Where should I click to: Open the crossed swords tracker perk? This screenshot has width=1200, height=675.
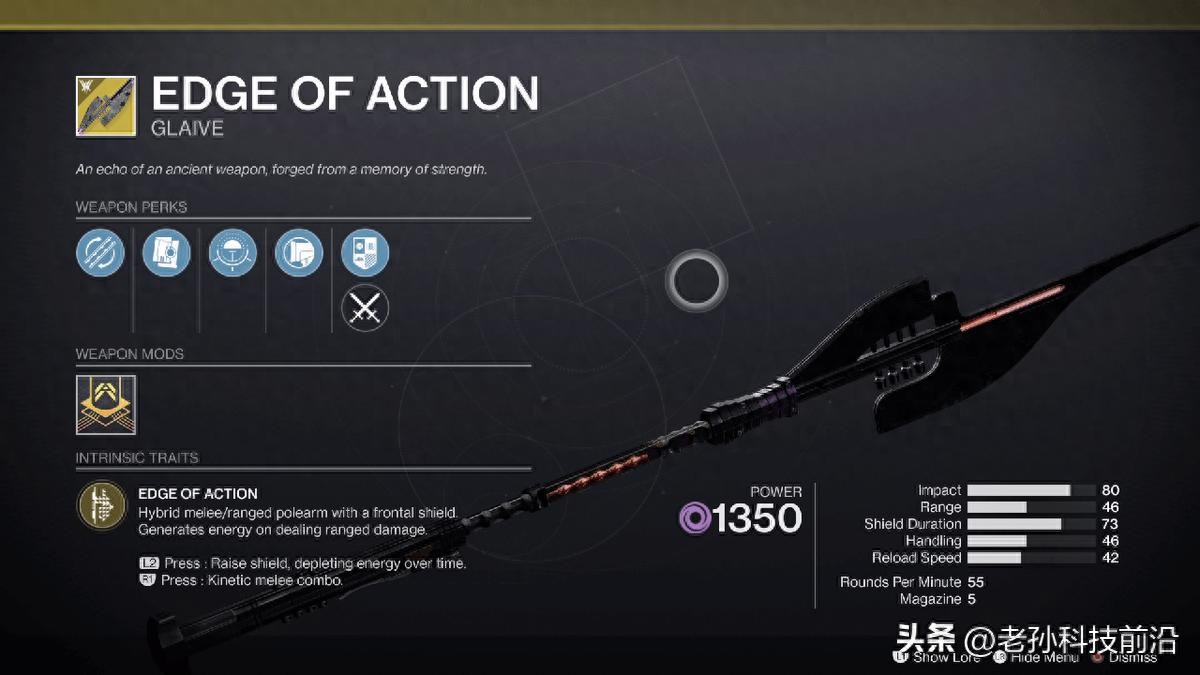point(365,308)
